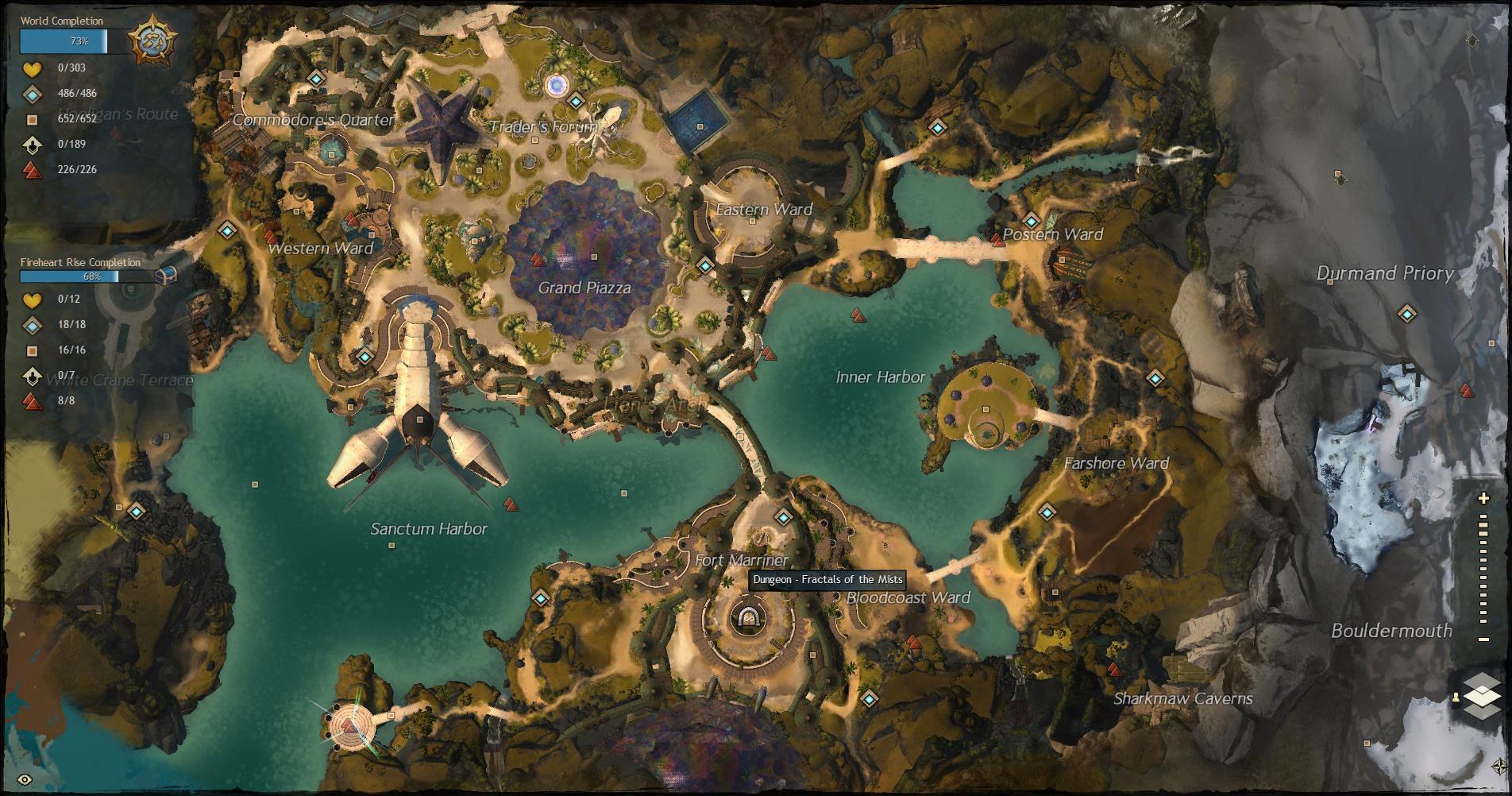The height and width of the screenshot is (796, 1512).
Task: Click the vista icon showing 226/226
Action: pyautogui.click(x=31, y=168)
